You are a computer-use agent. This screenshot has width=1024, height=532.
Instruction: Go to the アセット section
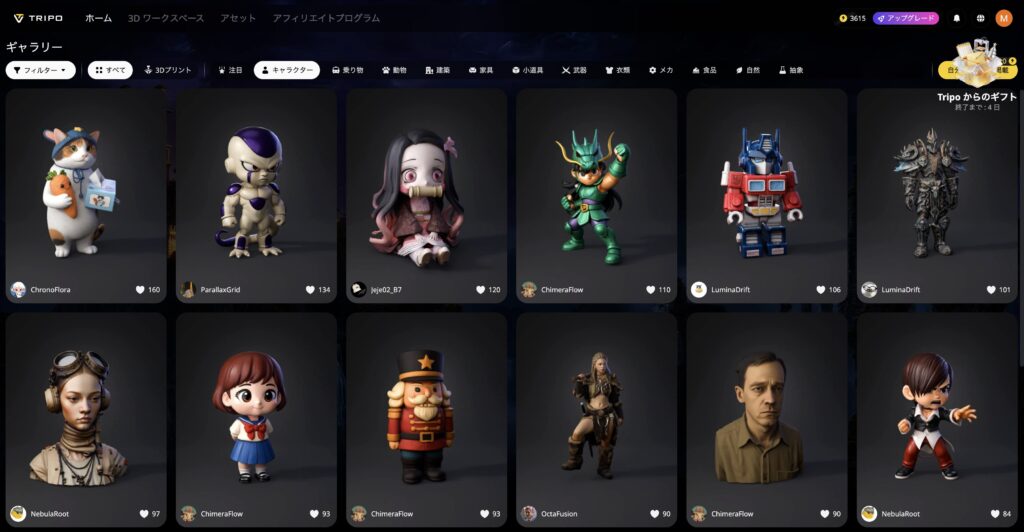point(238,18)
